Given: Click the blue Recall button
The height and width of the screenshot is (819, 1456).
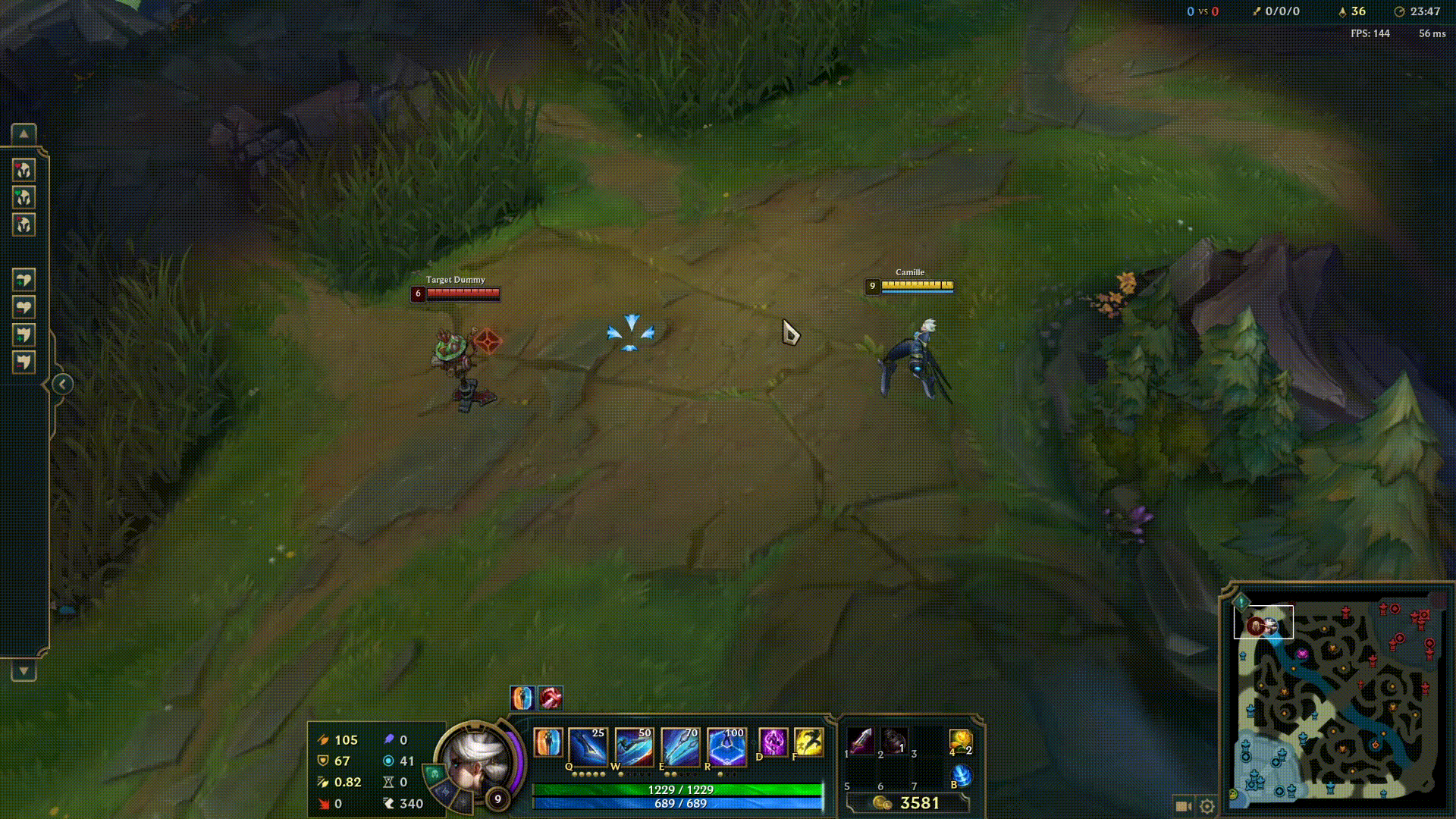Looking at the screenshot, I should click(961, 776).
